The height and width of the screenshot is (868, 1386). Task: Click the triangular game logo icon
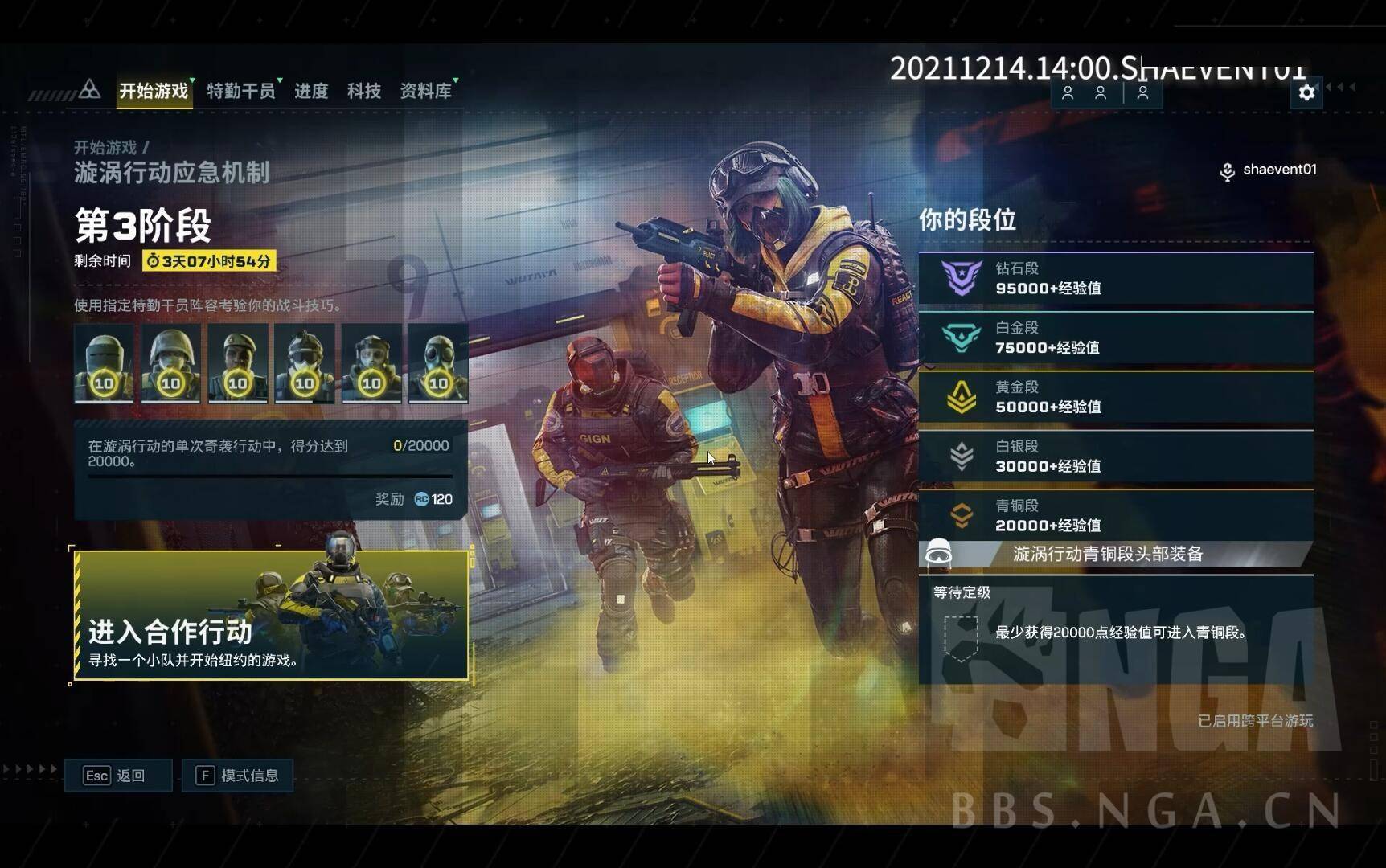[90, 89]
